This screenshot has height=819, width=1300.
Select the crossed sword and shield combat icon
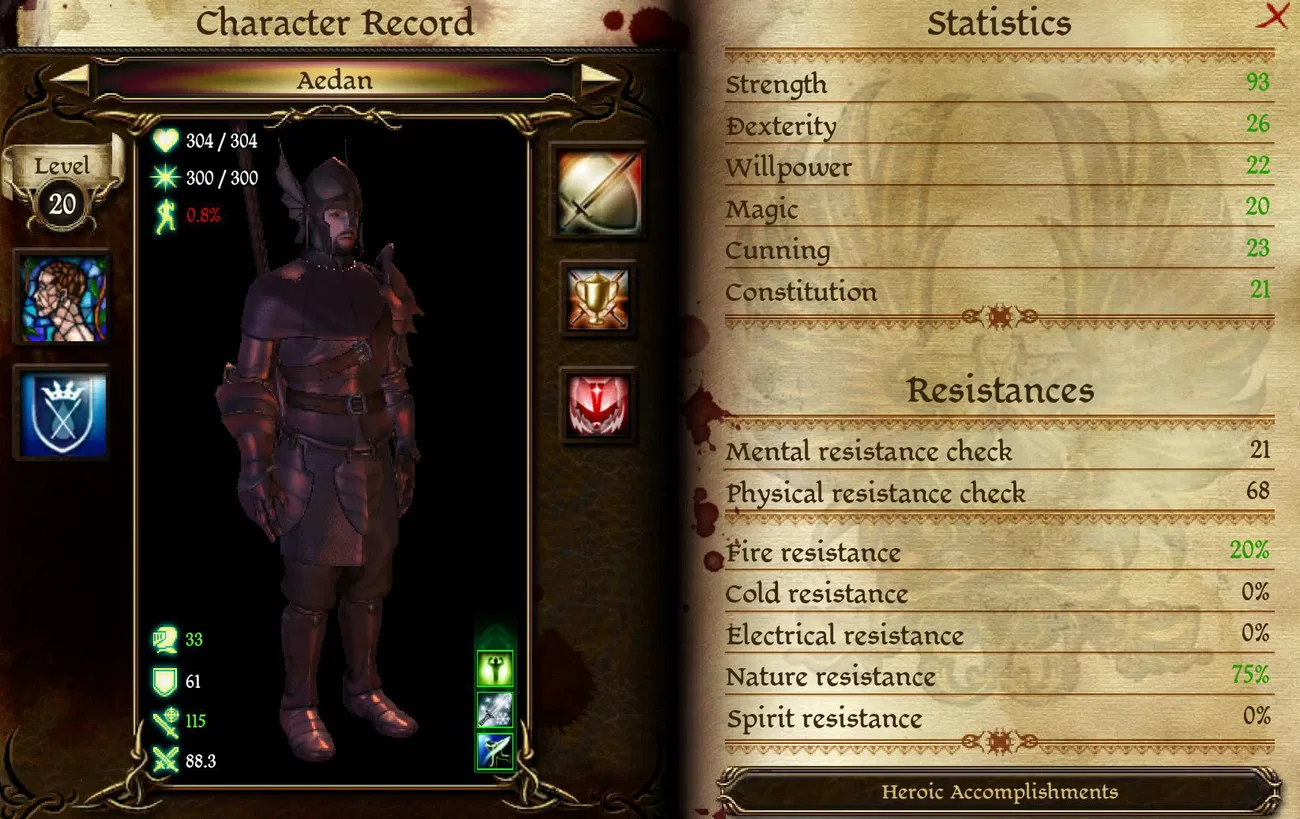coord(598,191)
